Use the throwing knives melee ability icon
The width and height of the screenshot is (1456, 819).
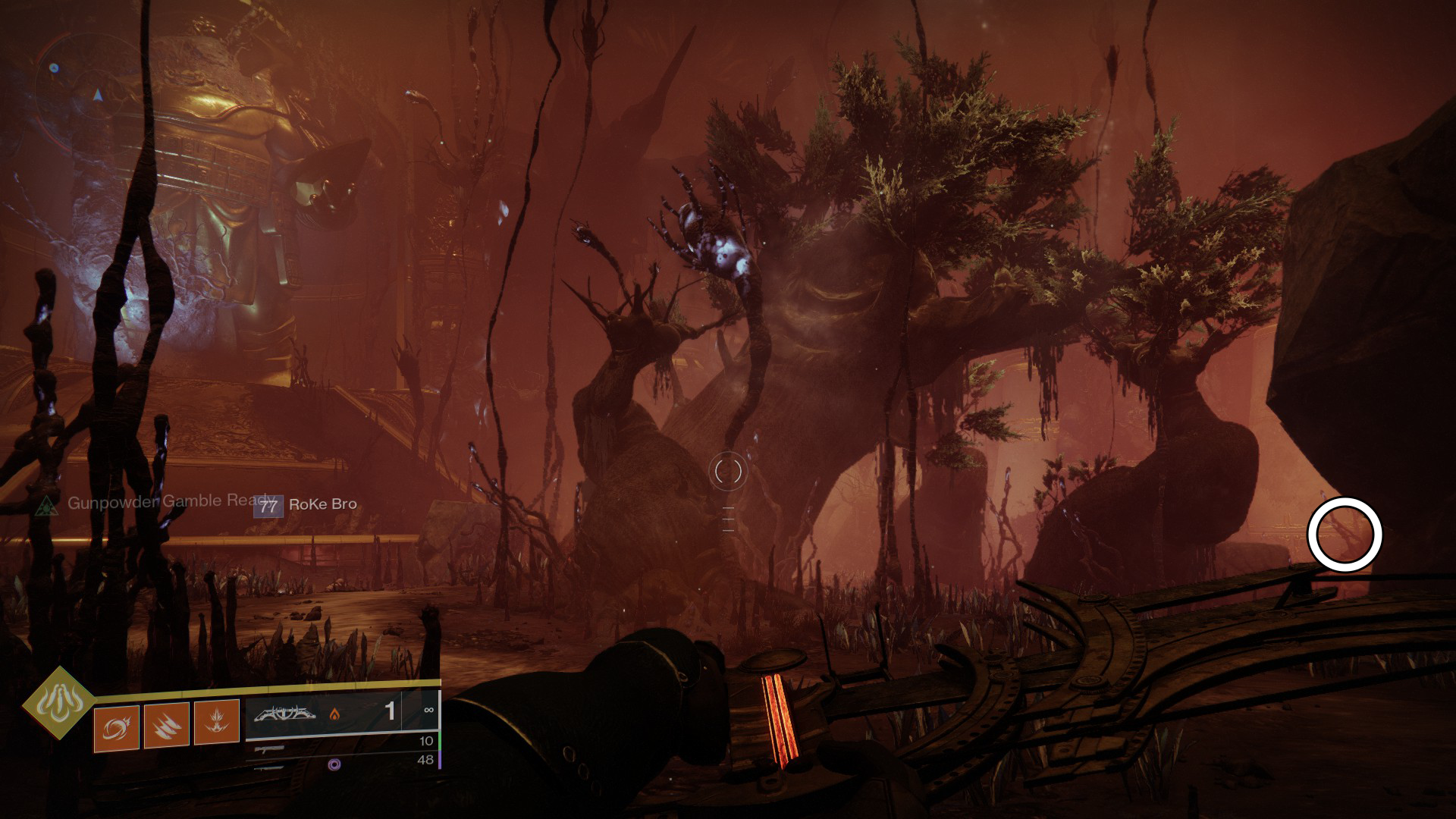166,726
